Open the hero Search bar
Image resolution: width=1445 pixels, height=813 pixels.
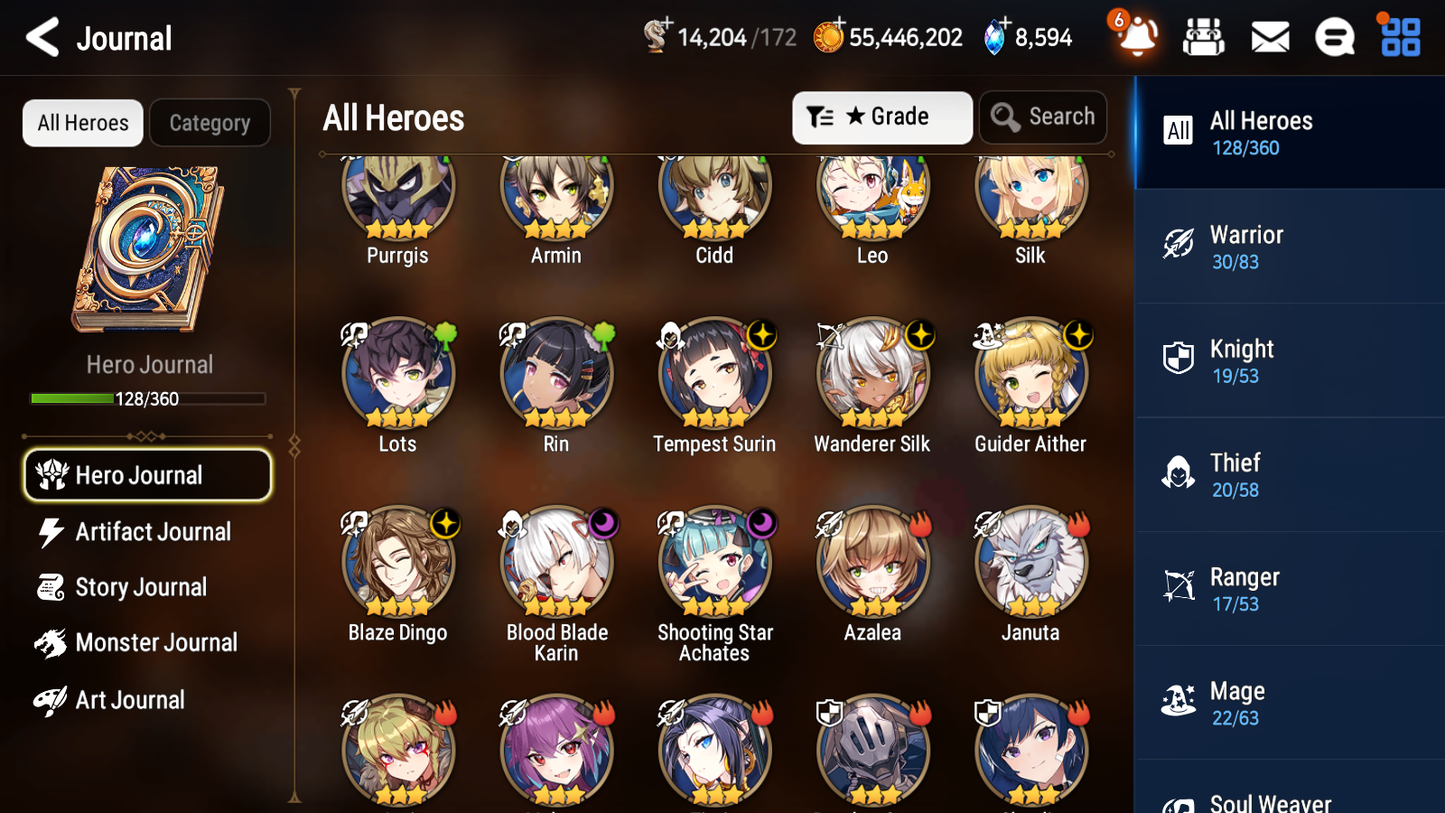click(1042, 116)
